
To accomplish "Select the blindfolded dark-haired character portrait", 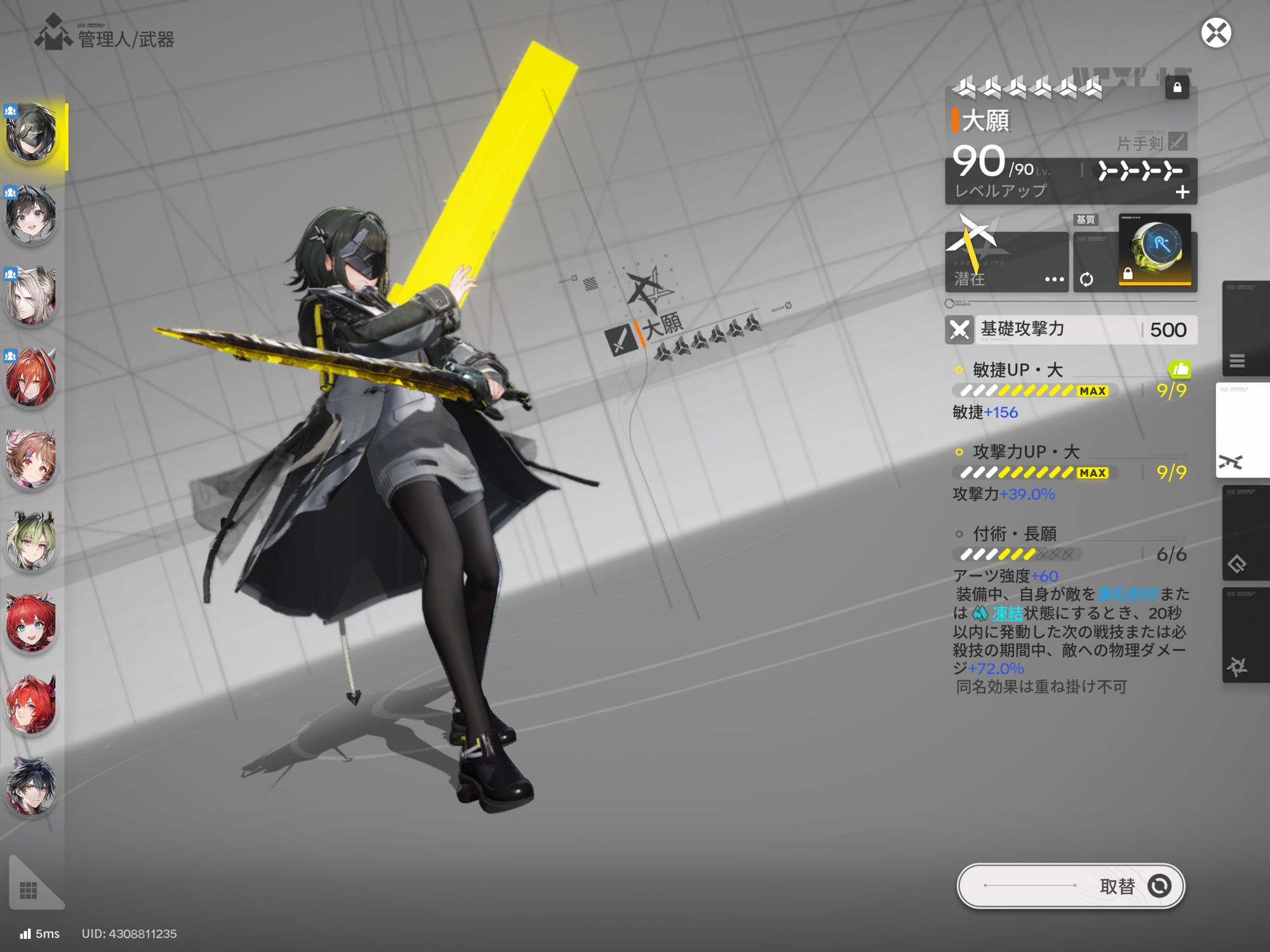I will (30, 132).
